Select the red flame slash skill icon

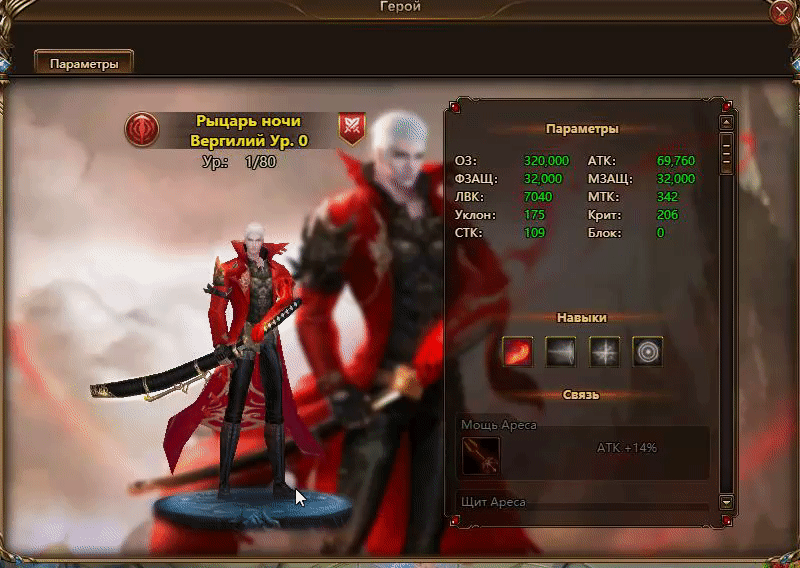point(517,351)
